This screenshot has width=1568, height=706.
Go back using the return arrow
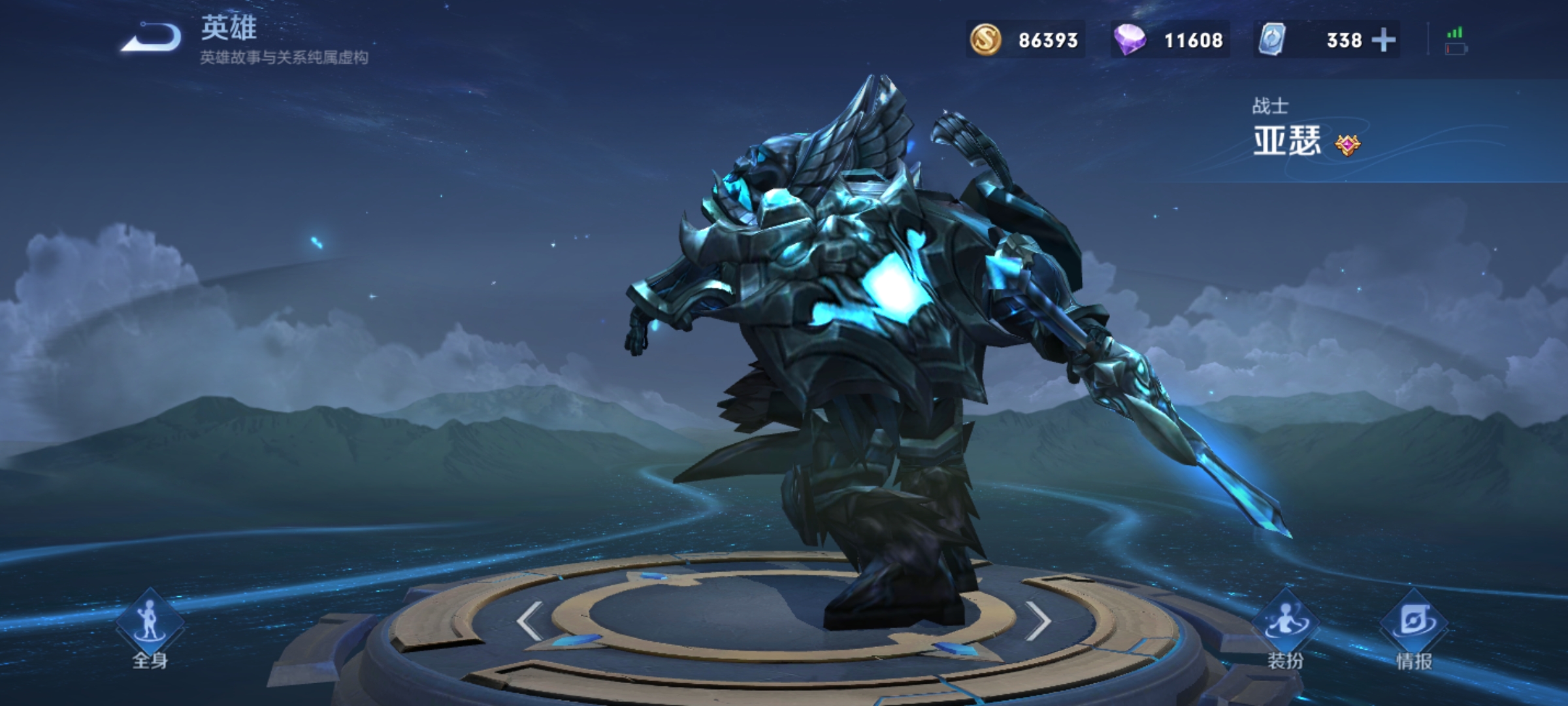[152, 37]
